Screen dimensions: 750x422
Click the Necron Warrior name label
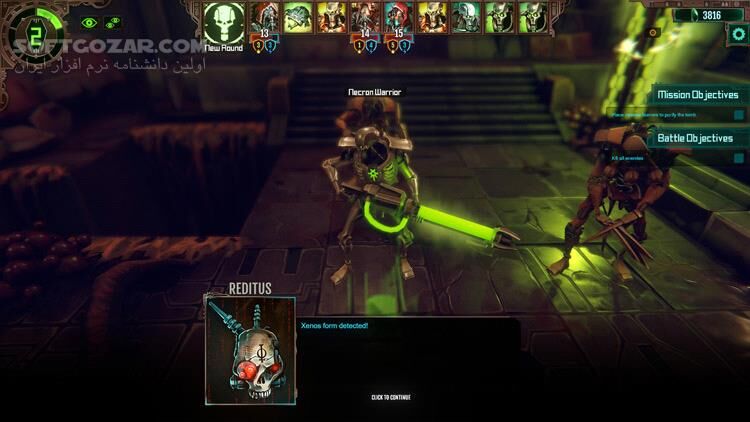(374, 92)
